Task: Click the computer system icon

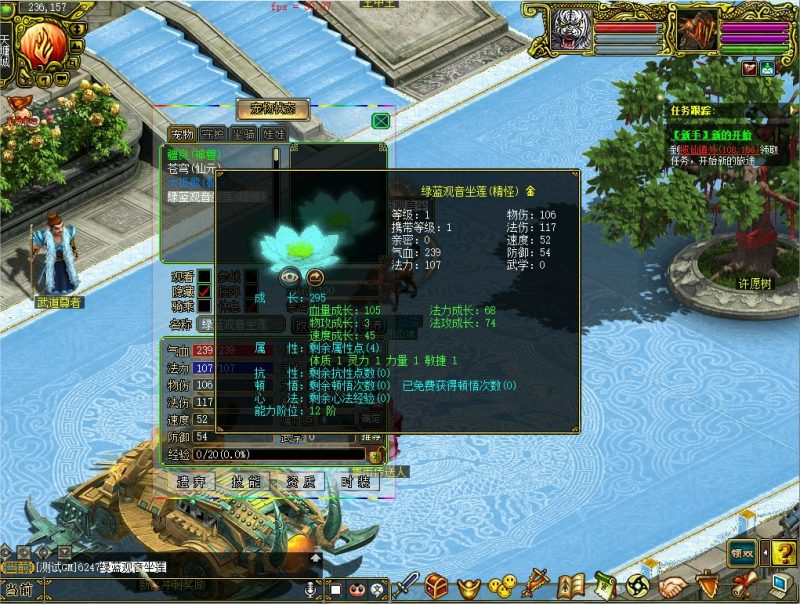Action: pos(778,585)
